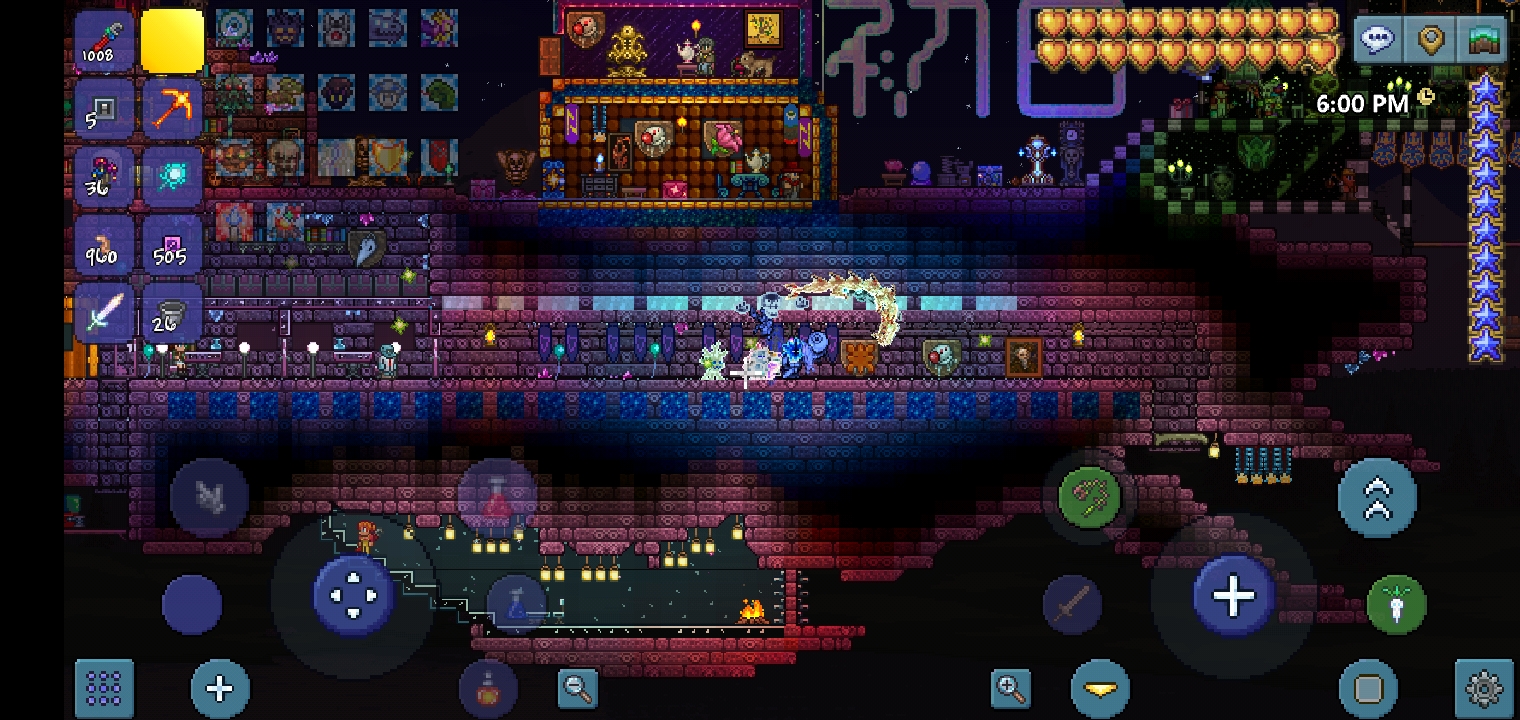Screen dimensions: 1520x720
Task: Open the inventory grid button
Action: [x=104, y=687]
